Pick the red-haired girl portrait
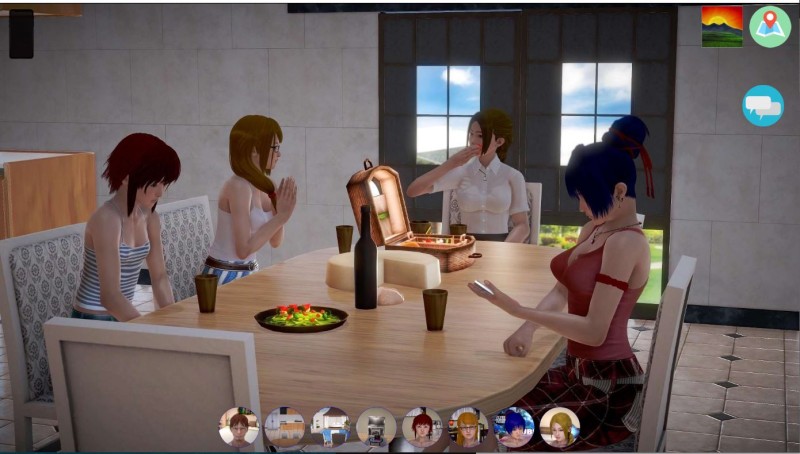This screenshot has width=800, height=454. (x=422, y=427)
